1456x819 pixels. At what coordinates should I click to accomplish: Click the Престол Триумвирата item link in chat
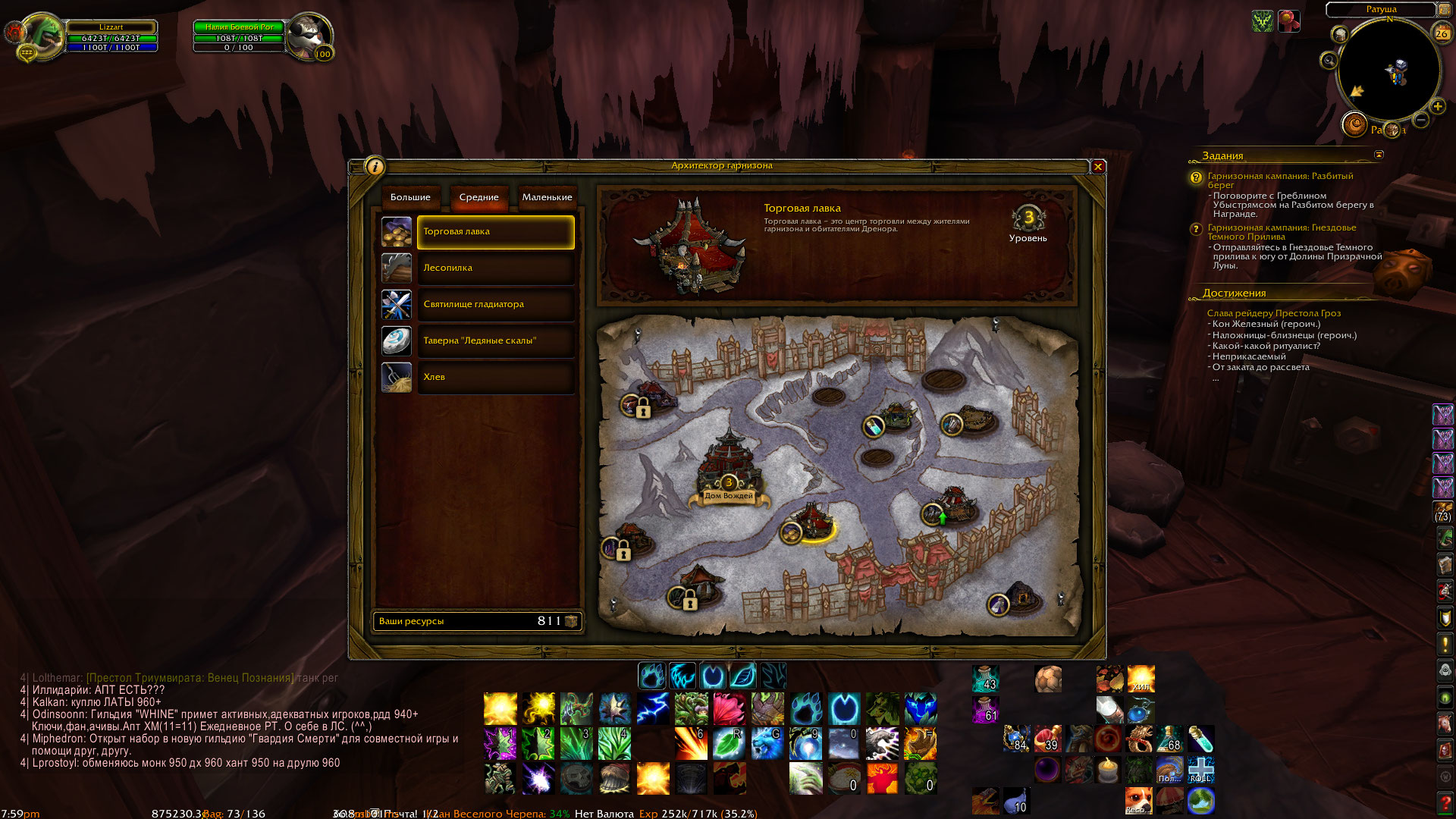tap(190, 678)
